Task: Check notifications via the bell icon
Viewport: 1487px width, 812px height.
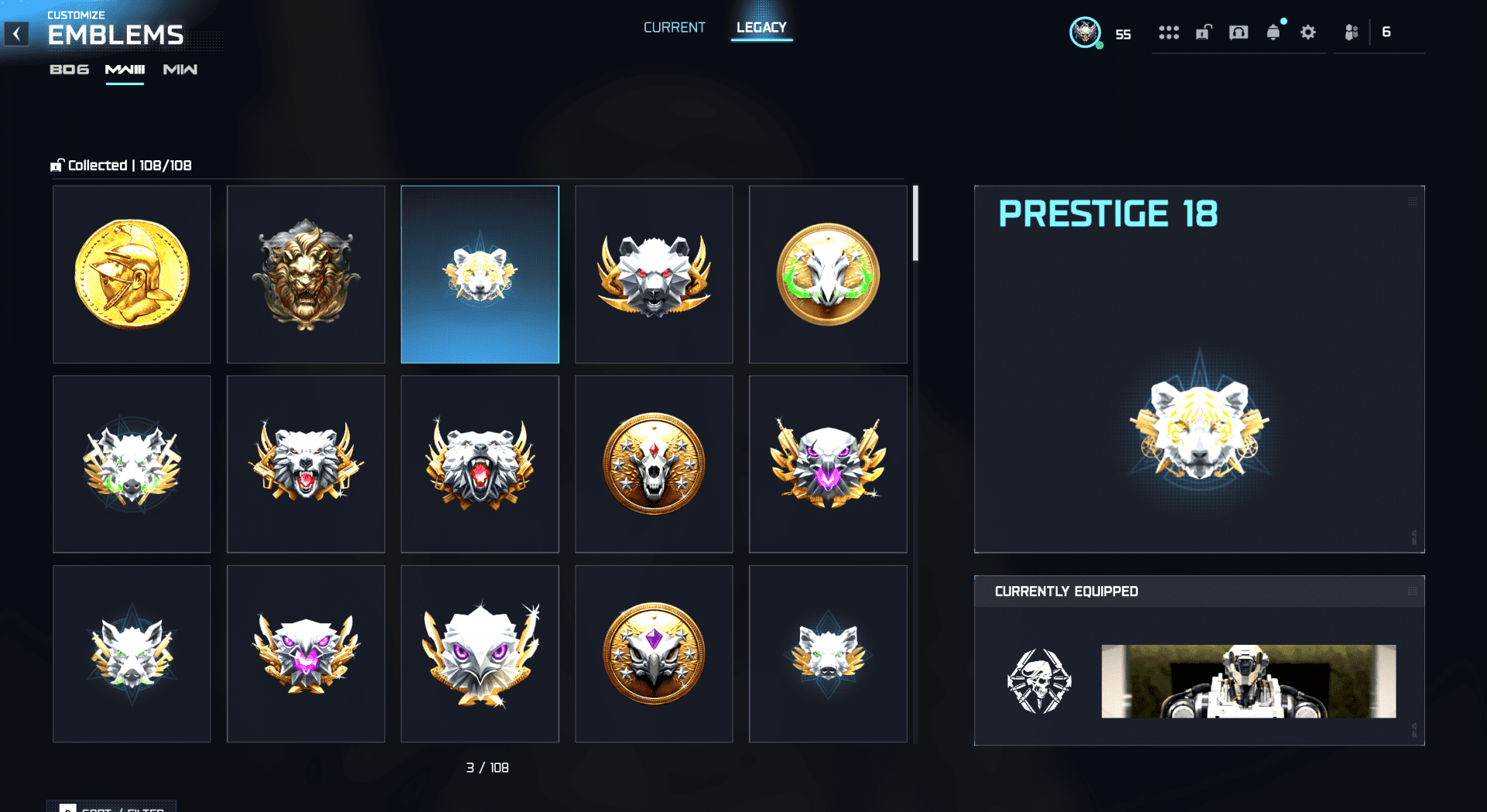Action: click(x=1273, y=33)
